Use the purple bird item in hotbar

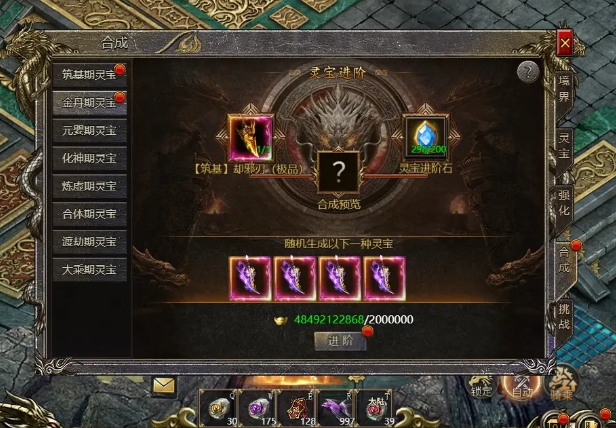pos(333,408)
